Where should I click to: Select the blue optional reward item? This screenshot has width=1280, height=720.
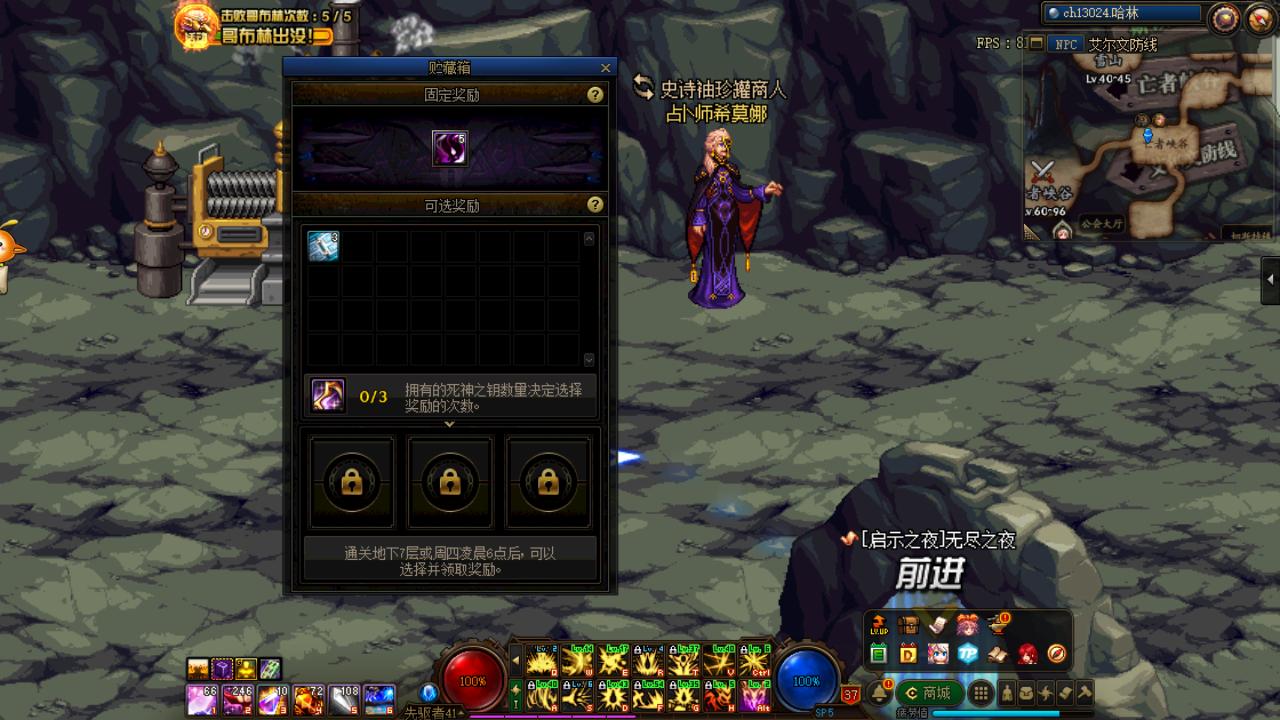323,246
